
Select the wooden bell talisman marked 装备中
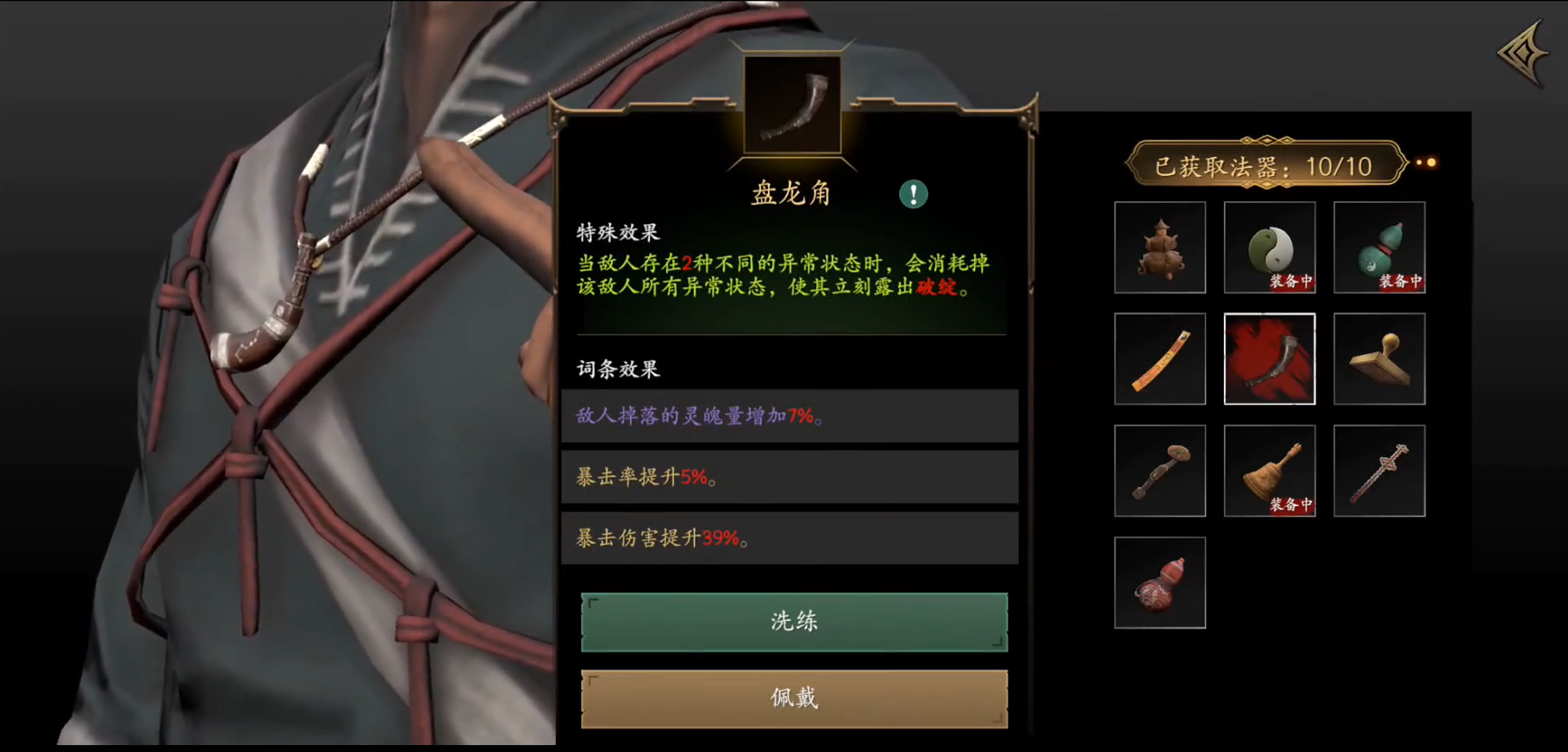(1267, 470)
